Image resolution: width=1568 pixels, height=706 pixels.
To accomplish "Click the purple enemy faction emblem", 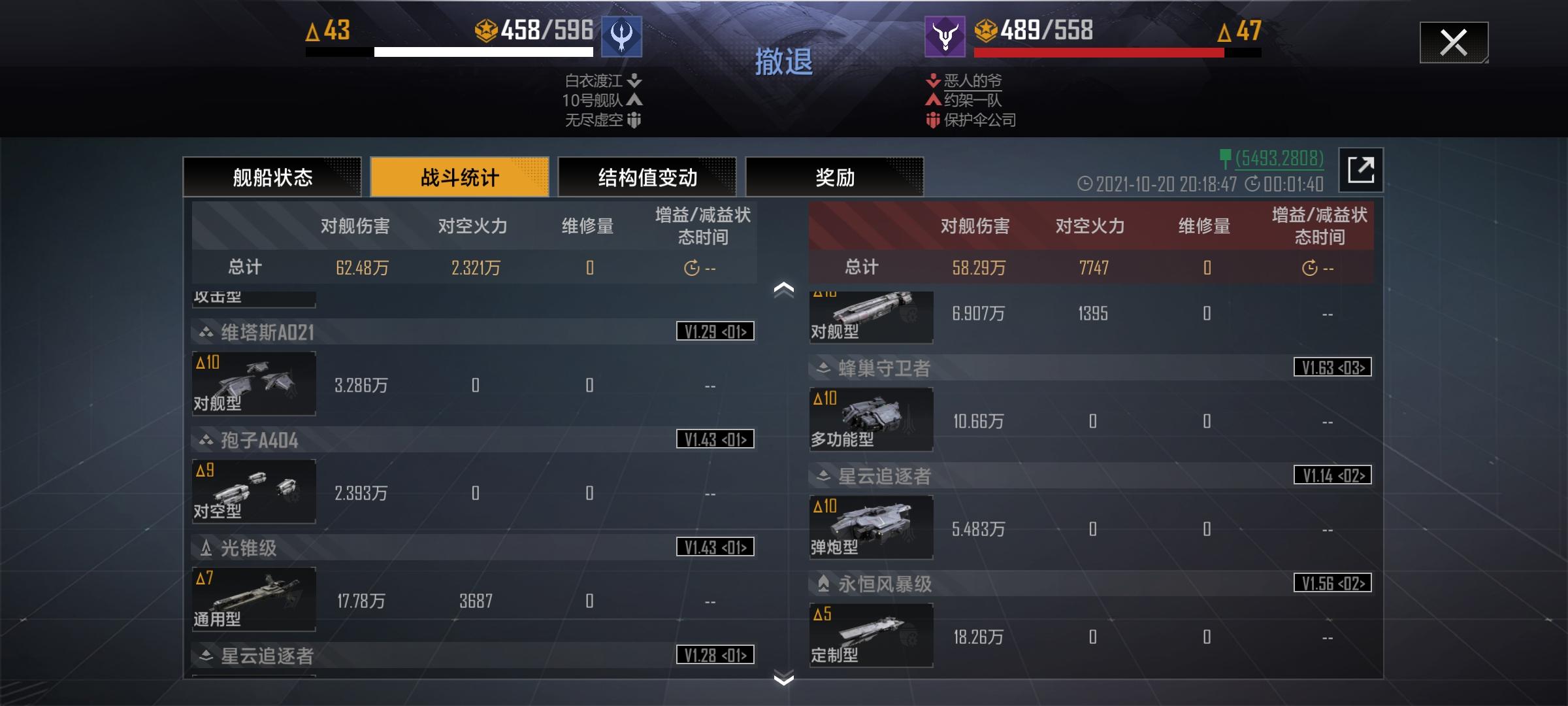I will coord(943,38).
